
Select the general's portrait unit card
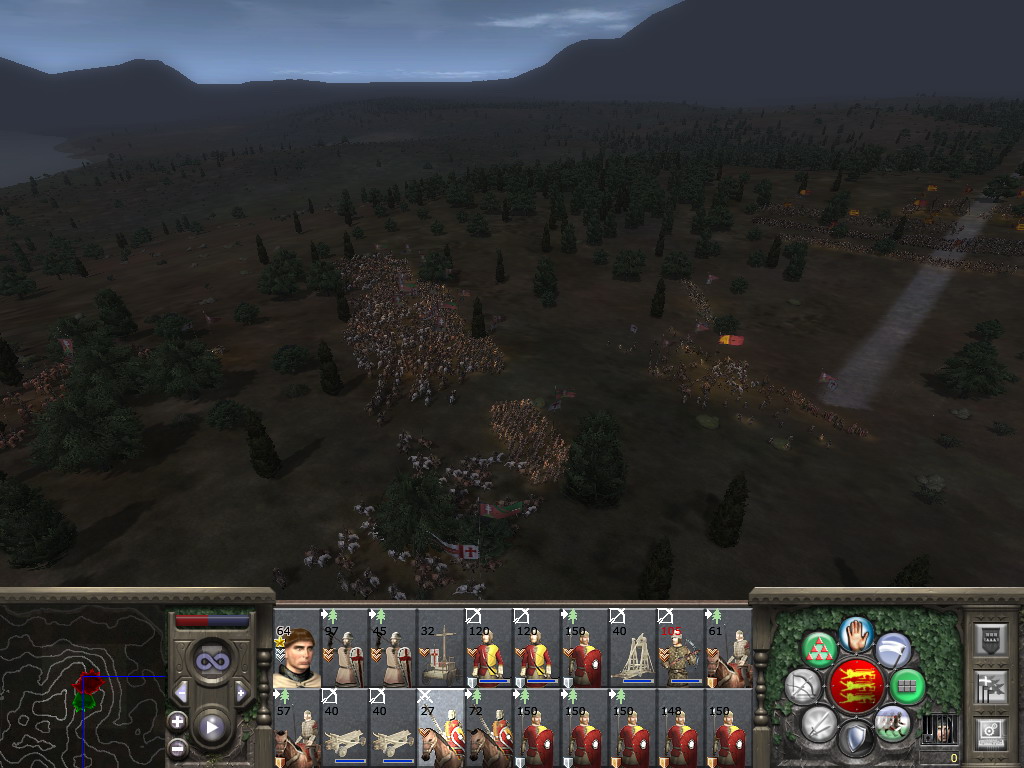[296, 648]
